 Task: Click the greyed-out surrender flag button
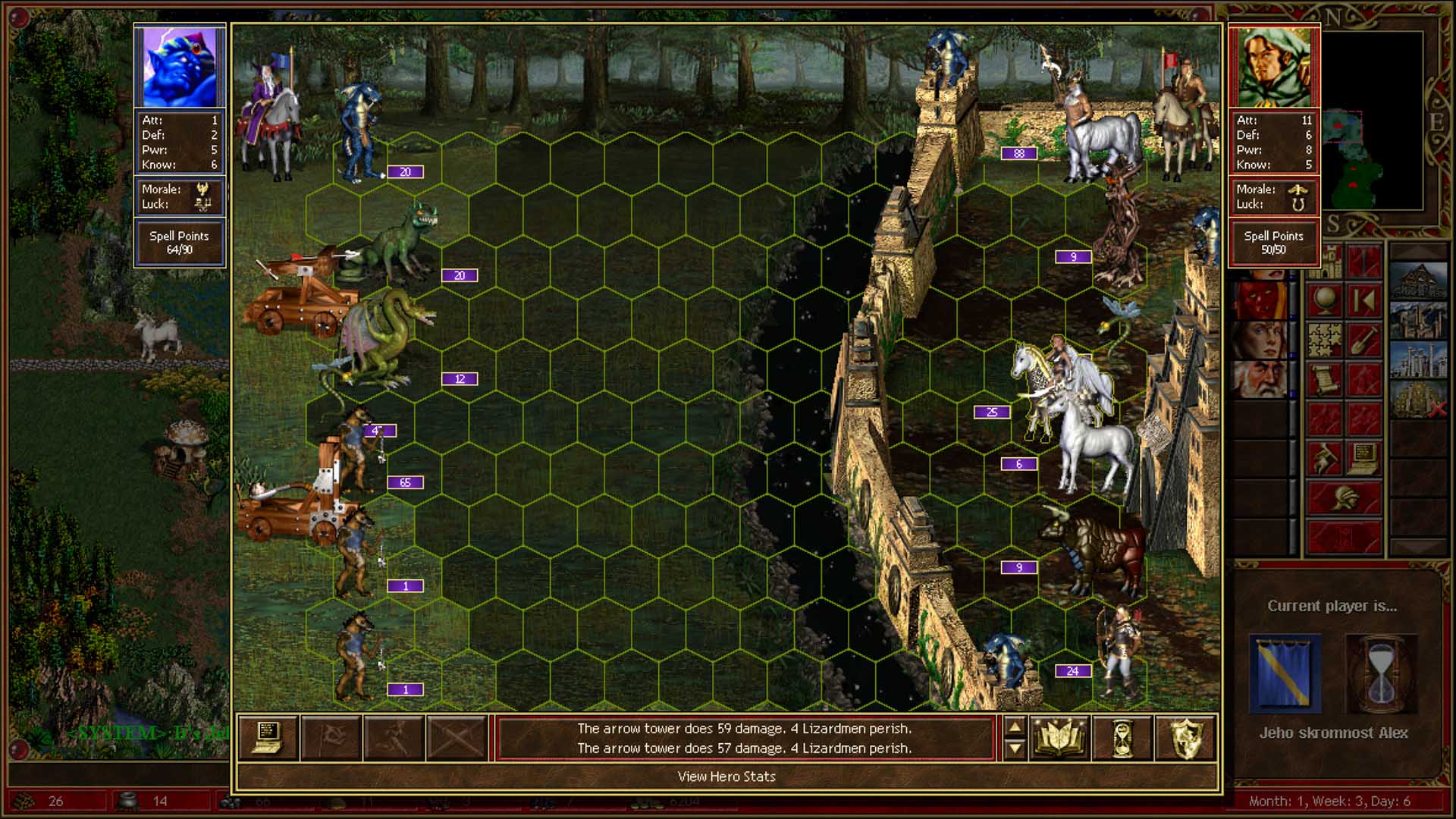pos(331,737)
